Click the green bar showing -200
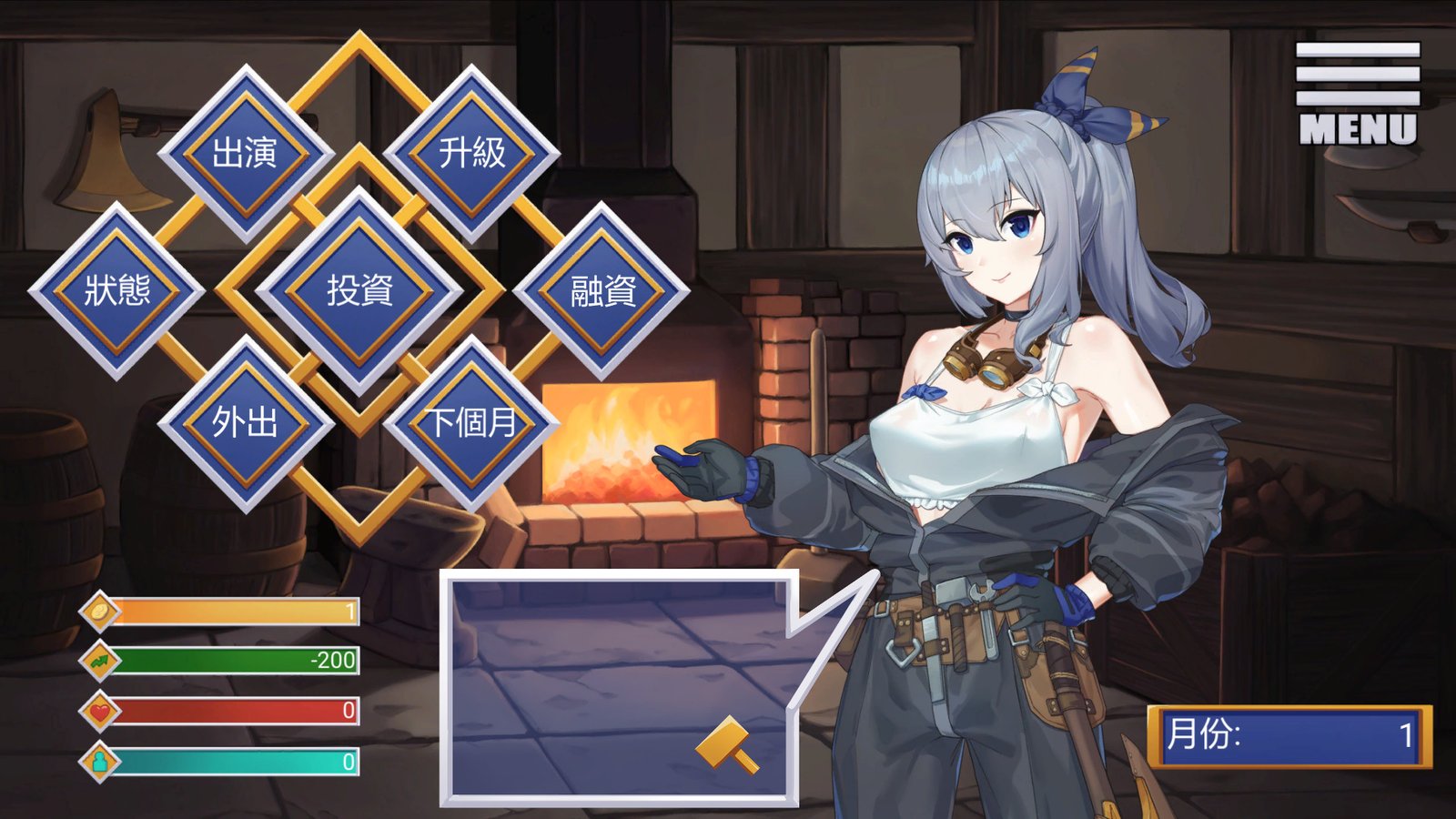The height and width of the screenshot is (819, 1456). pos(237,663)
